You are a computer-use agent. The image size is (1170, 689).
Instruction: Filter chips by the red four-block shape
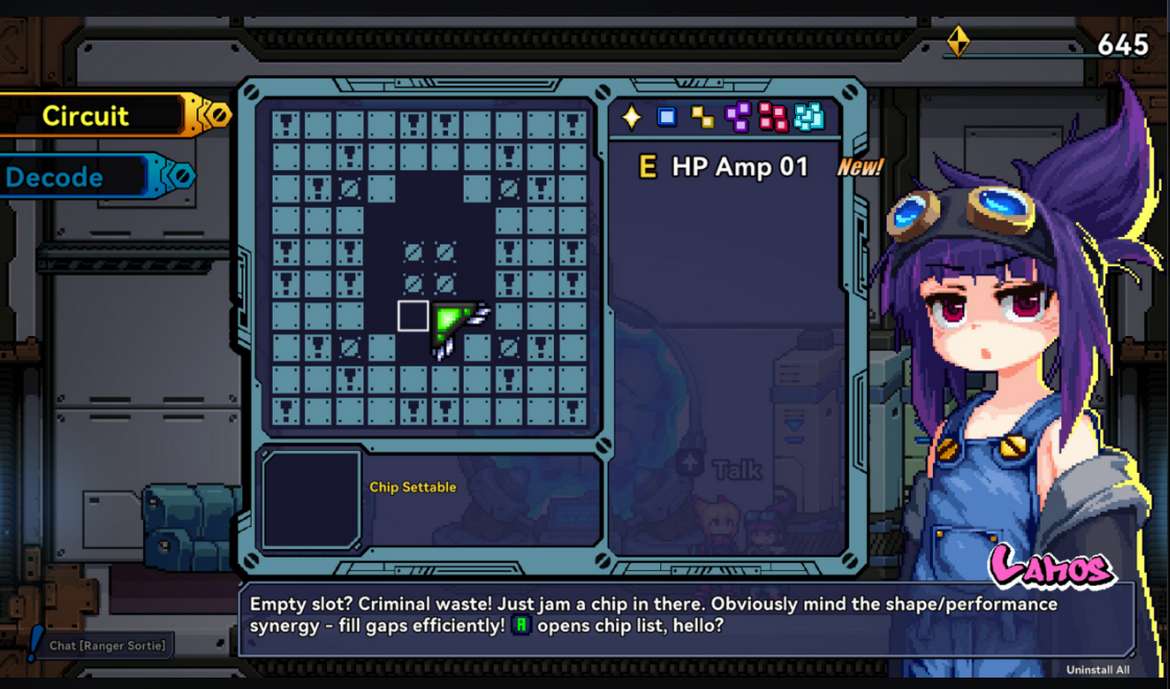tap(773, 117)
